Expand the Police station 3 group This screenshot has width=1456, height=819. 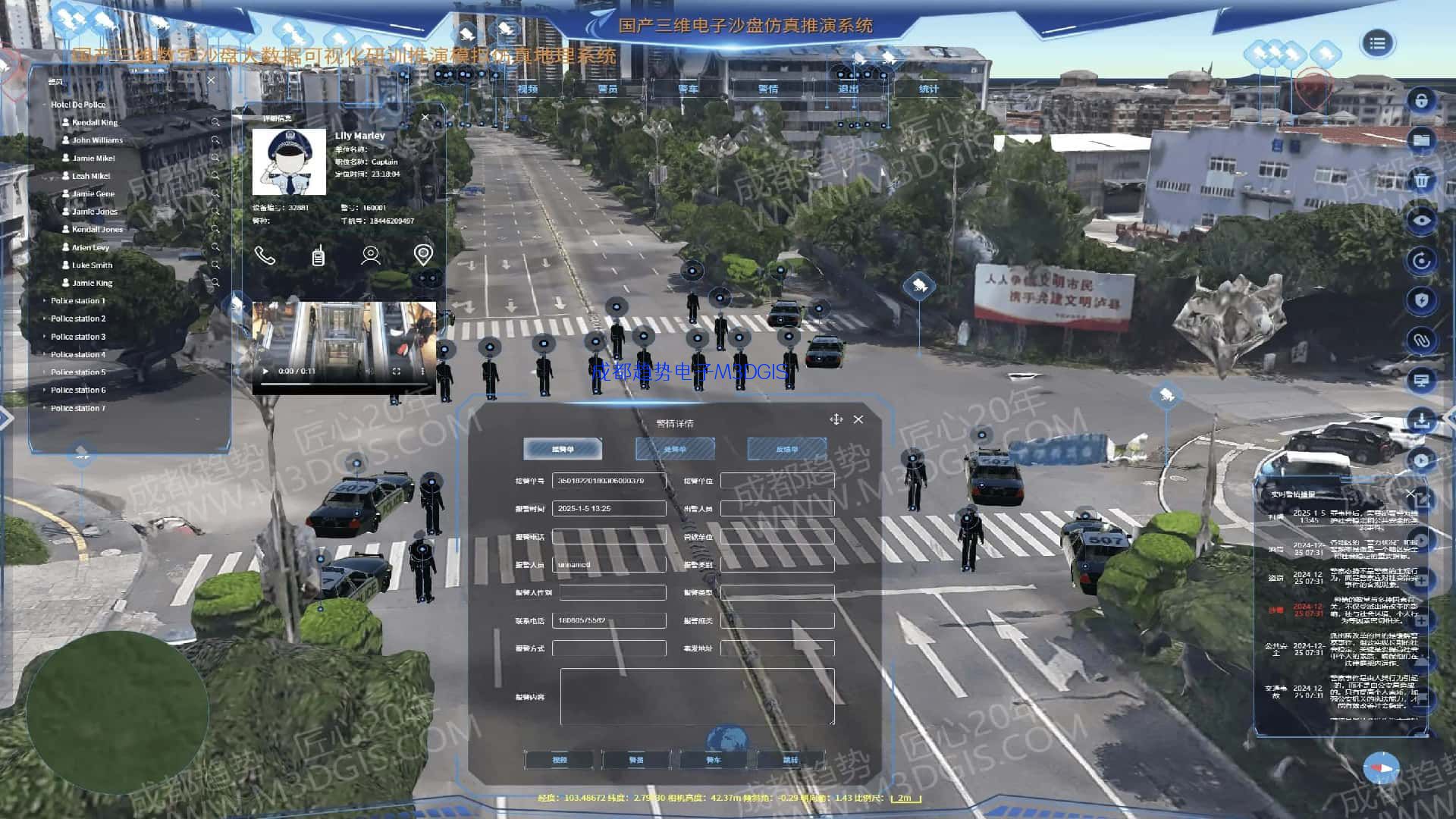click(45, 337)
